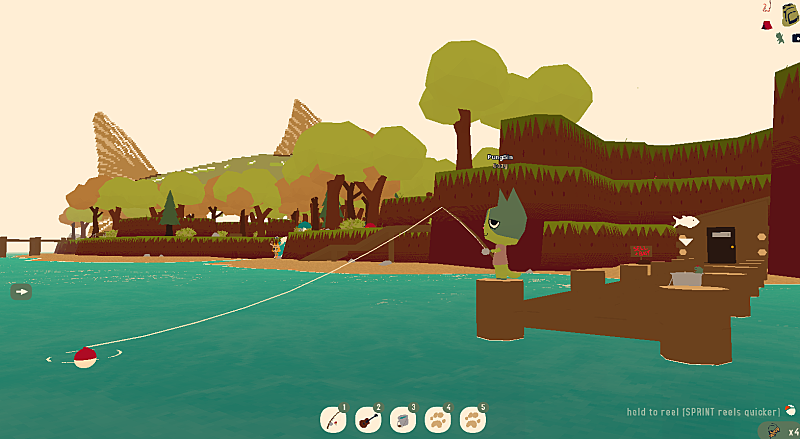This screenshot has height=439, width=800.
Task: Click the white arrow expand button
Action: (21, 291)
